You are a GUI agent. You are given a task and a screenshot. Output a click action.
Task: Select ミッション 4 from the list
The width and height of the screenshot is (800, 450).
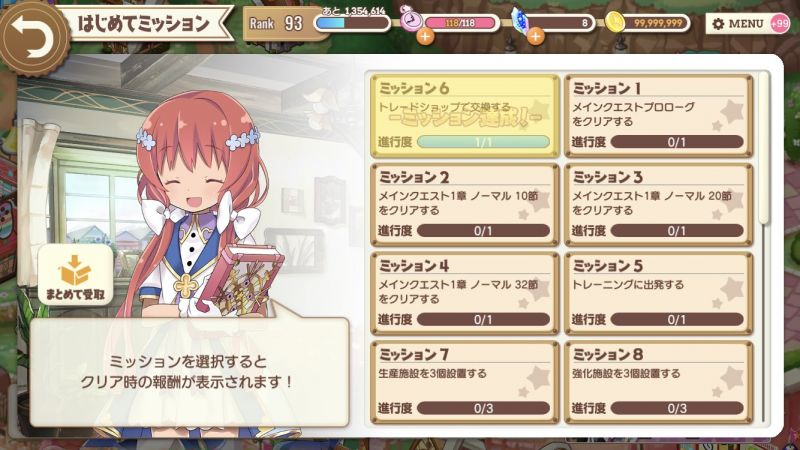[x=464, y=292]
